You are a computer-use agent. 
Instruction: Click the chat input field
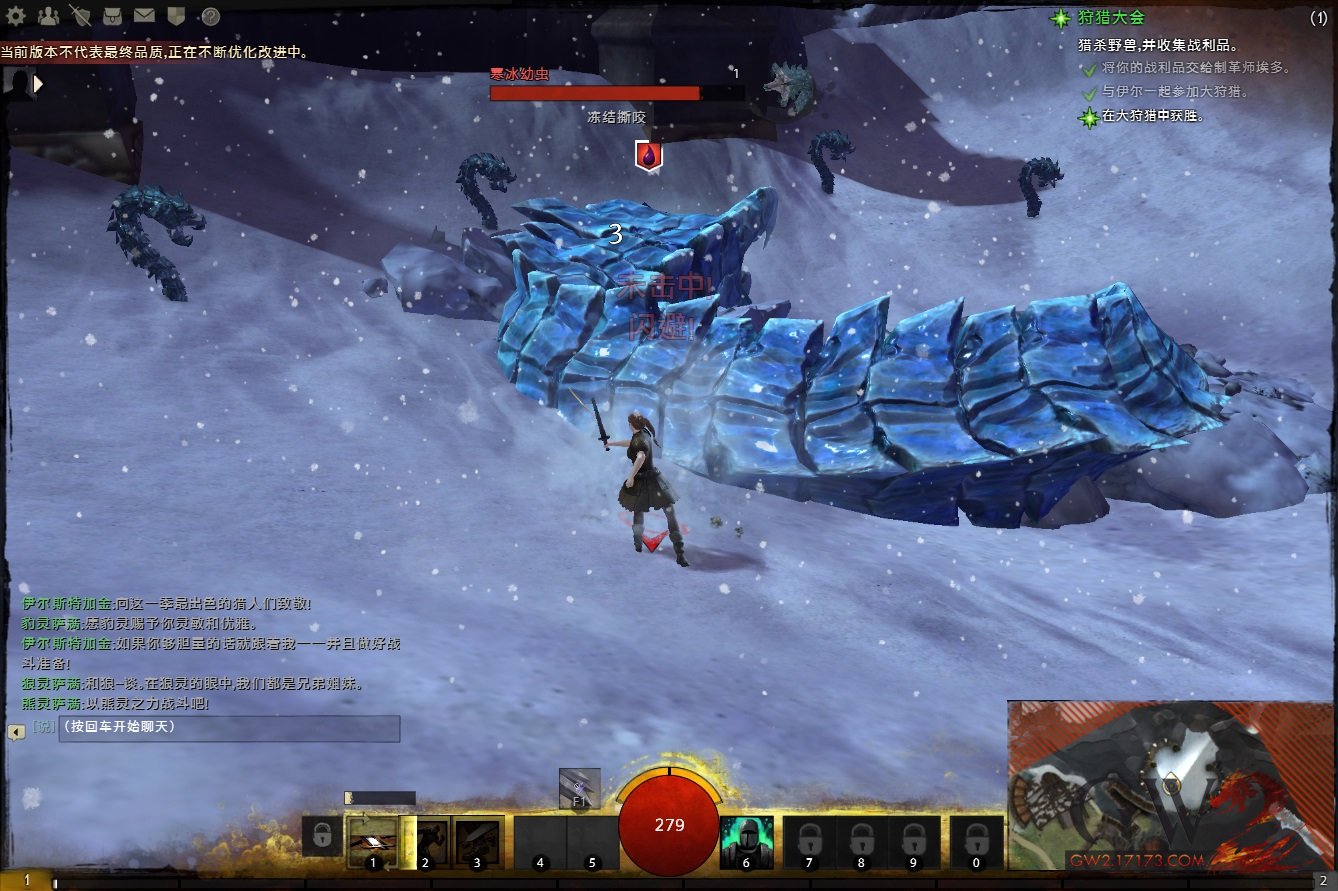coord(229,727)
